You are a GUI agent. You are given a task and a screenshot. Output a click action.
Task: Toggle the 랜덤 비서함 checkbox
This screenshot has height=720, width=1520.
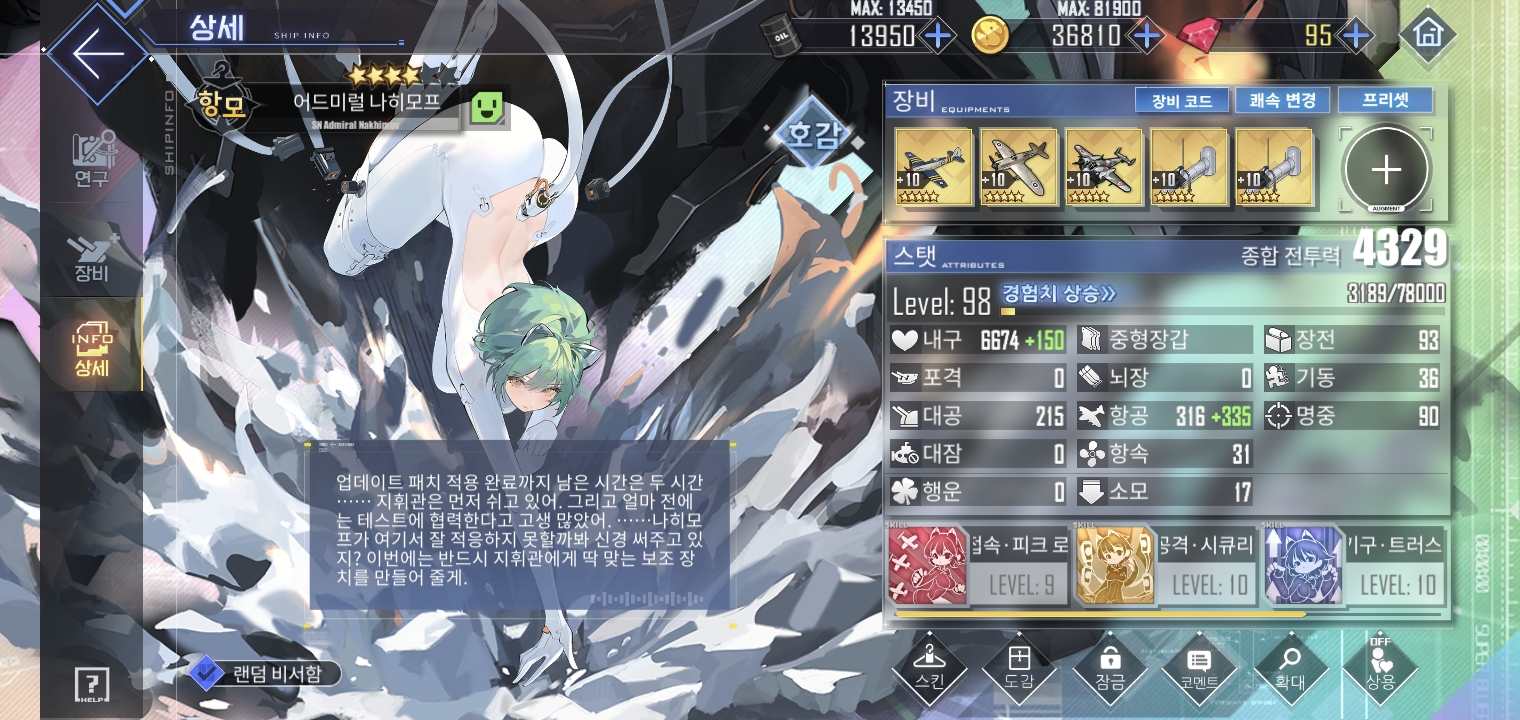(x=205, y=673)
